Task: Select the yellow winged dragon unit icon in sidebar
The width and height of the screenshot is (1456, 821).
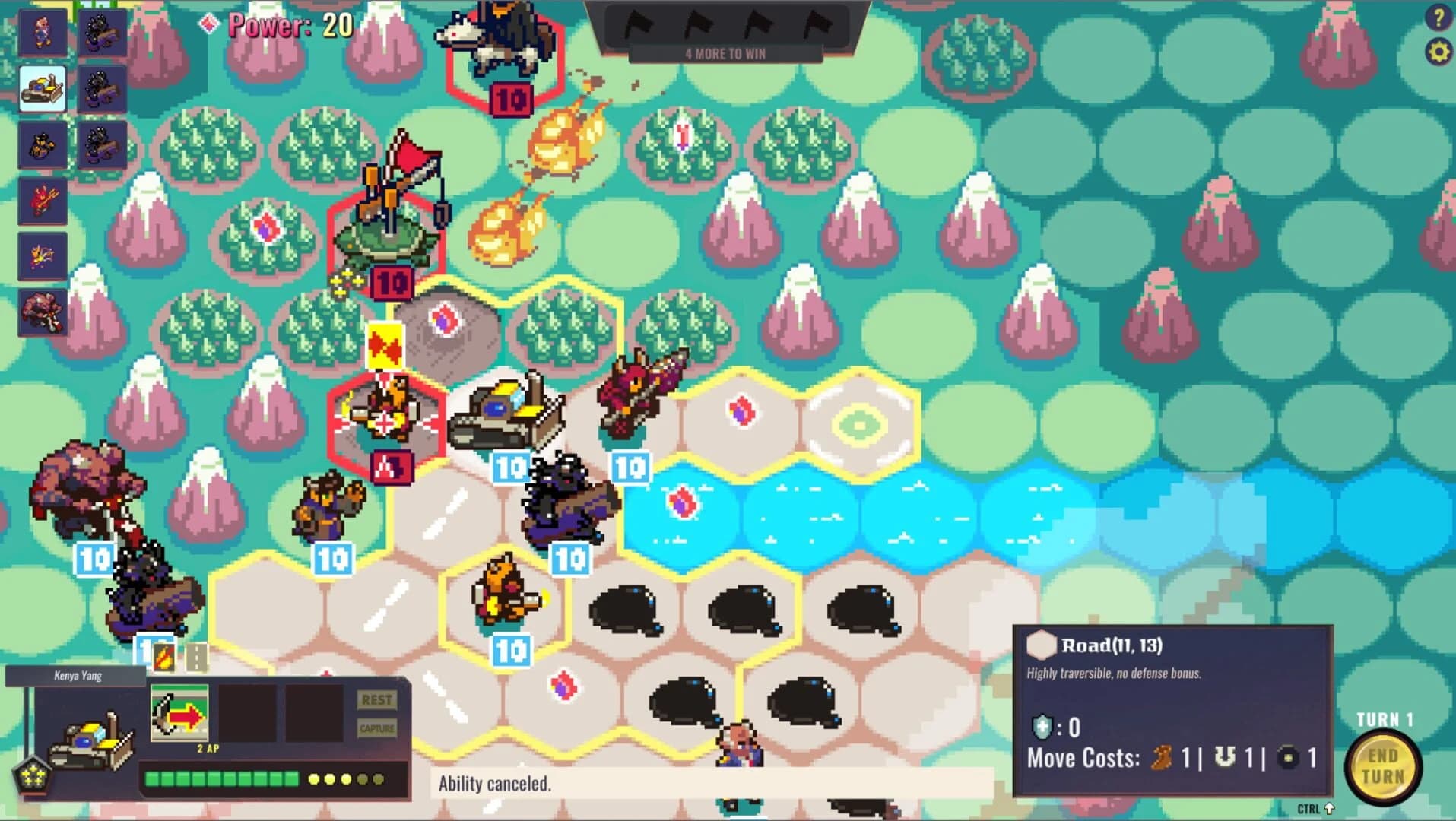Action: pyautogui.click(x=42, y=255)
